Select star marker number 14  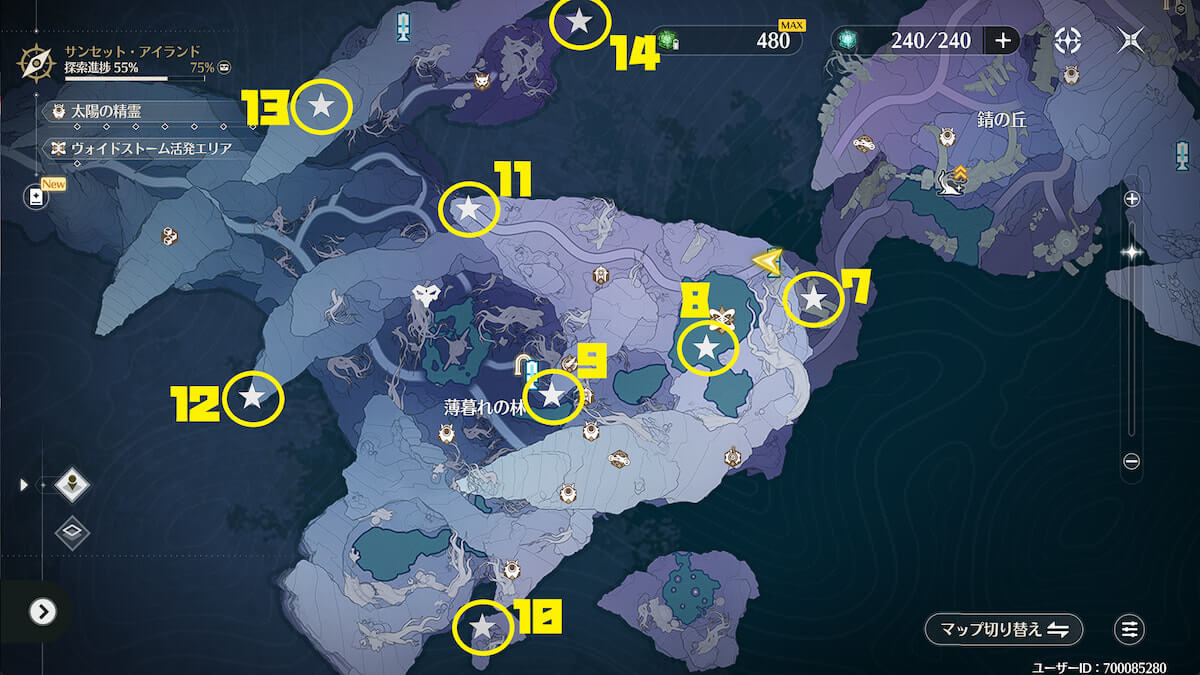point(580,21)
